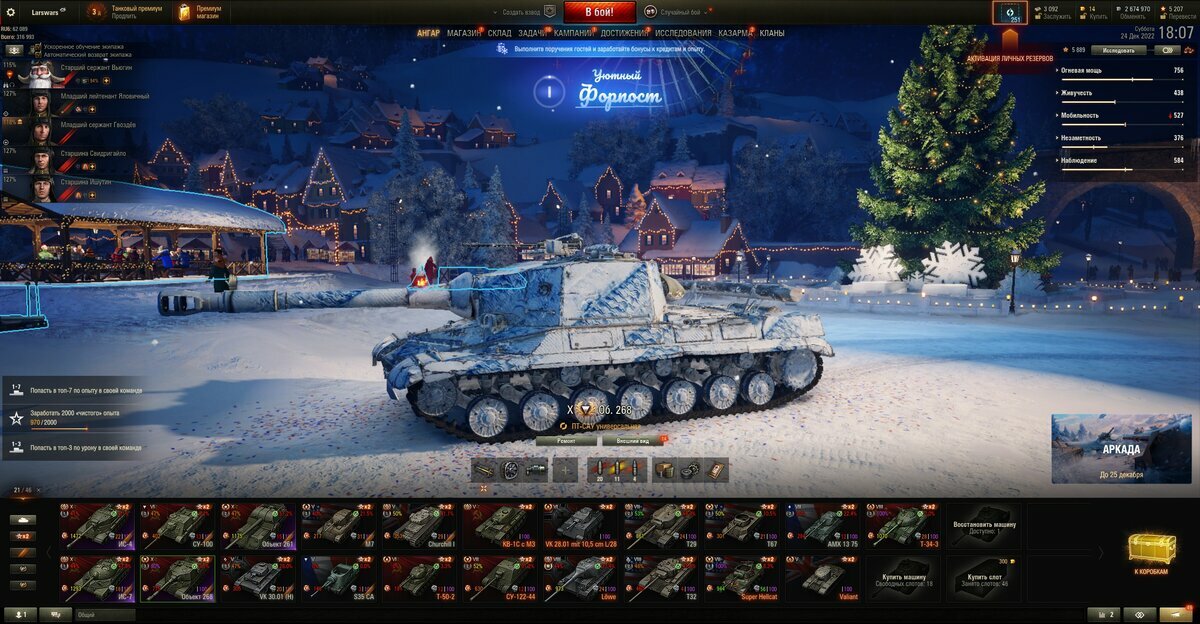Select the Churchill I tank
Viewport: 1200px width, 624px height.
point(419,525)
